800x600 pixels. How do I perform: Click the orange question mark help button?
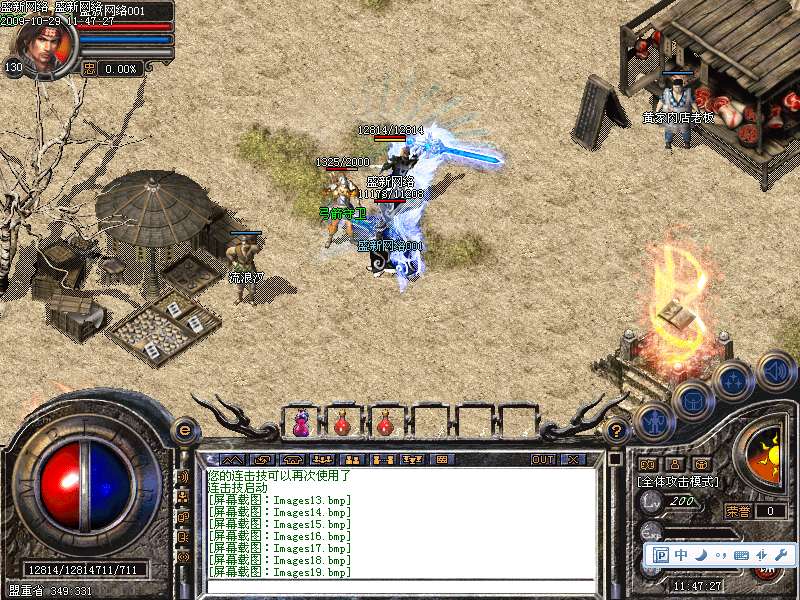pyautogui.click(x=617, y=430)
